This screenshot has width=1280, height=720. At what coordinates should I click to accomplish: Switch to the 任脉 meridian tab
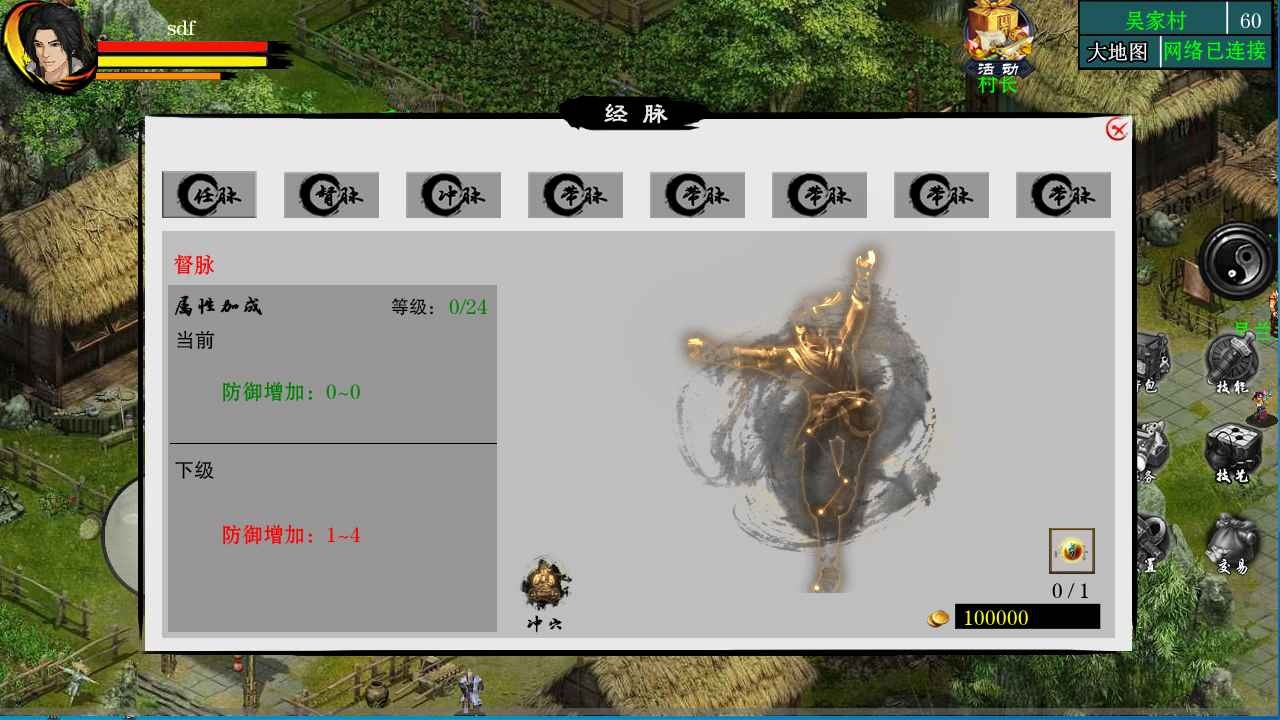click(x=209, y=195)
